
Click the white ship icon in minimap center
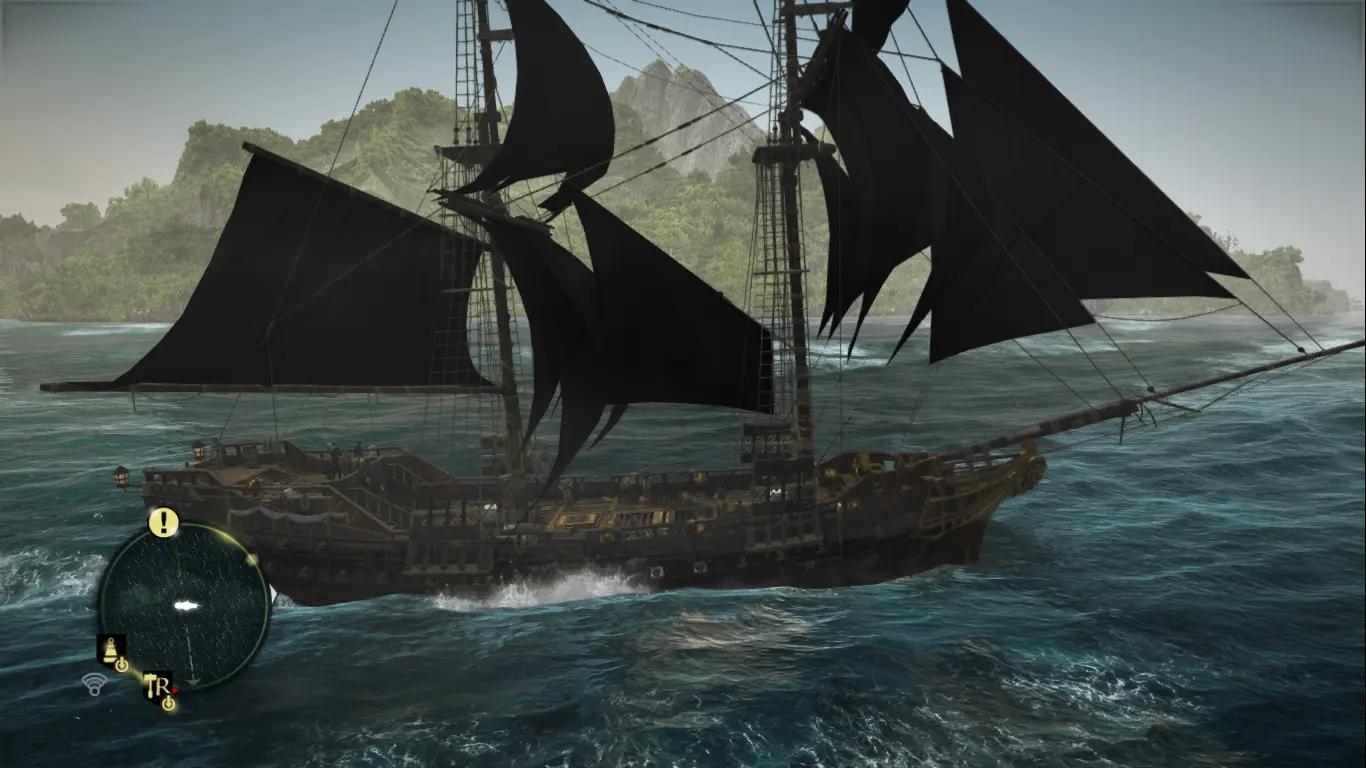(184, 605)
